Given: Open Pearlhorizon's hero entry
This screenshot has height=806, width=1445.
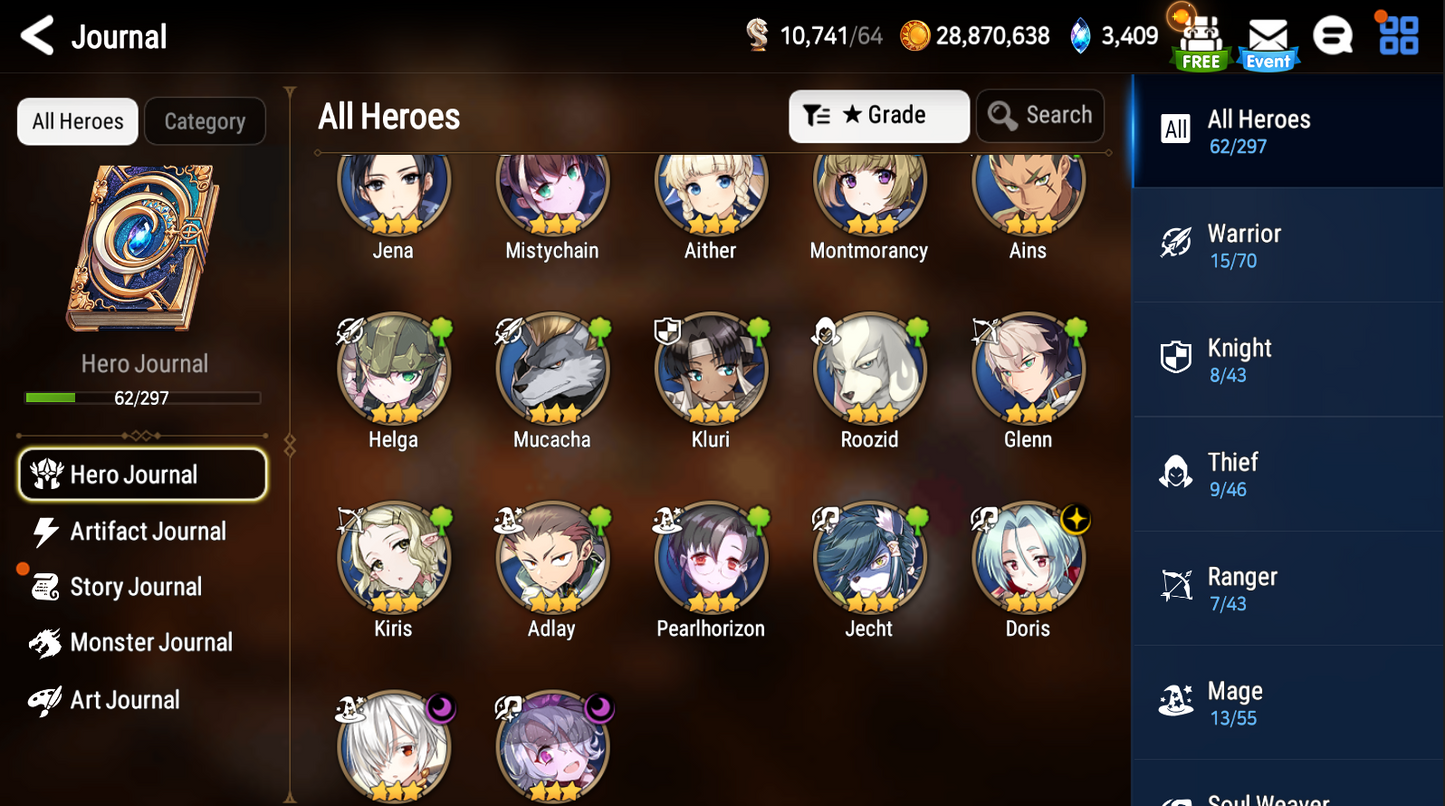Looking at the screenshot, I should [x=710, y=558].
